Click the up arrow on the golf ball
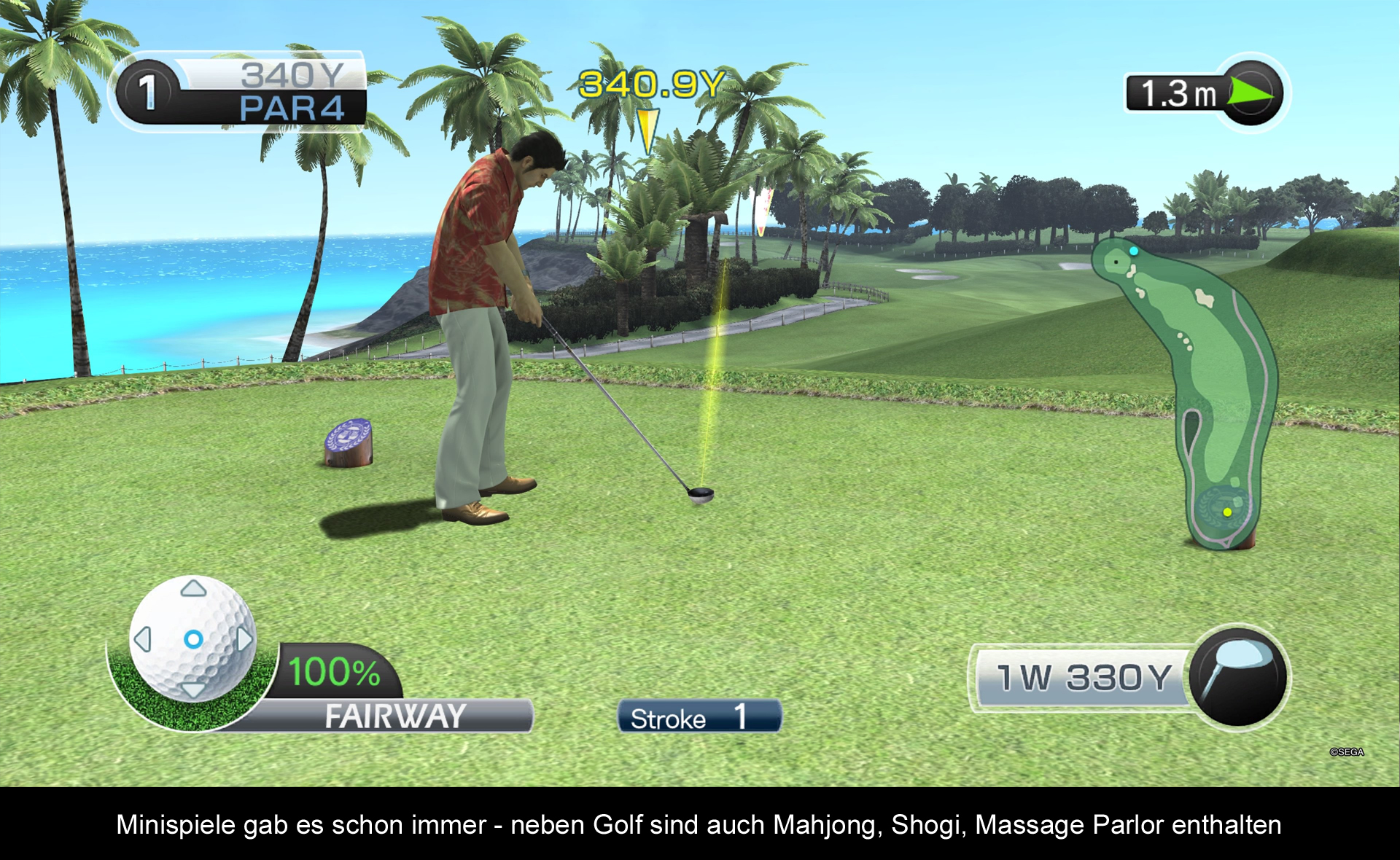This screenshot has height=860, width=1400. 193,588
